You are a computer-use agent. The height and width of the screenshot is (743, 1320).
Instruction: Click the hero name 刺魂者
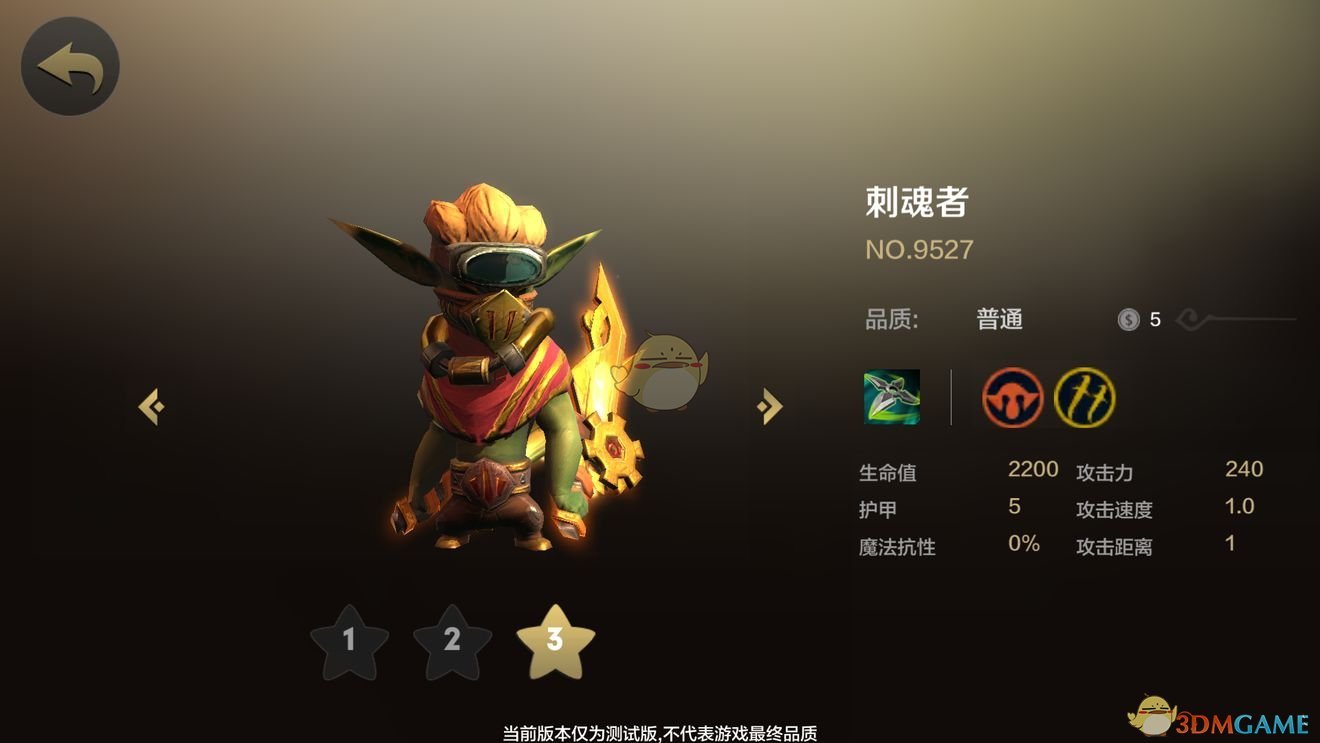[918, 200]
